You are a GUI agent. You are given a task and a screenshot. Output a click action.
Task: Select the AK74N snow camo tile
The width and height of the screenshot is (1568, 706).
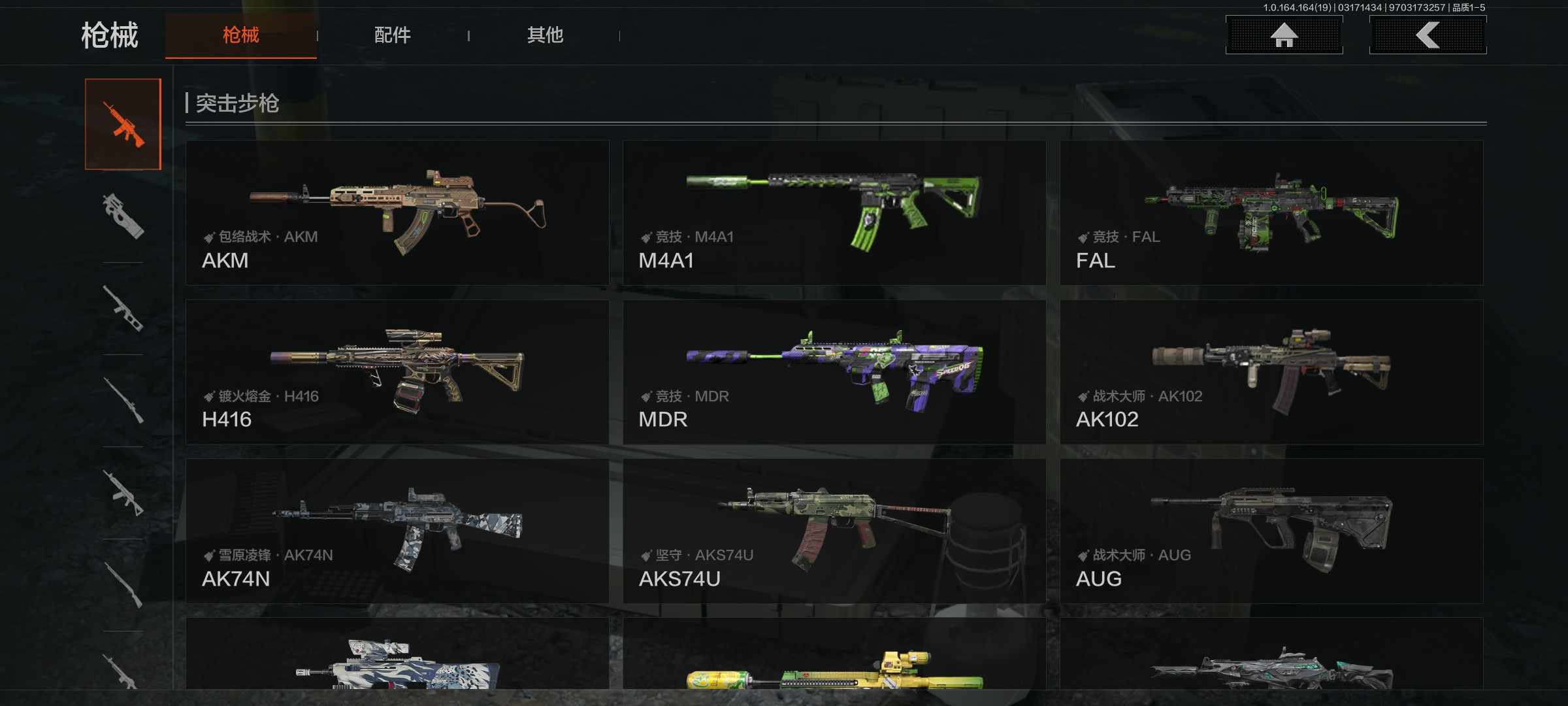click(397, 531)
